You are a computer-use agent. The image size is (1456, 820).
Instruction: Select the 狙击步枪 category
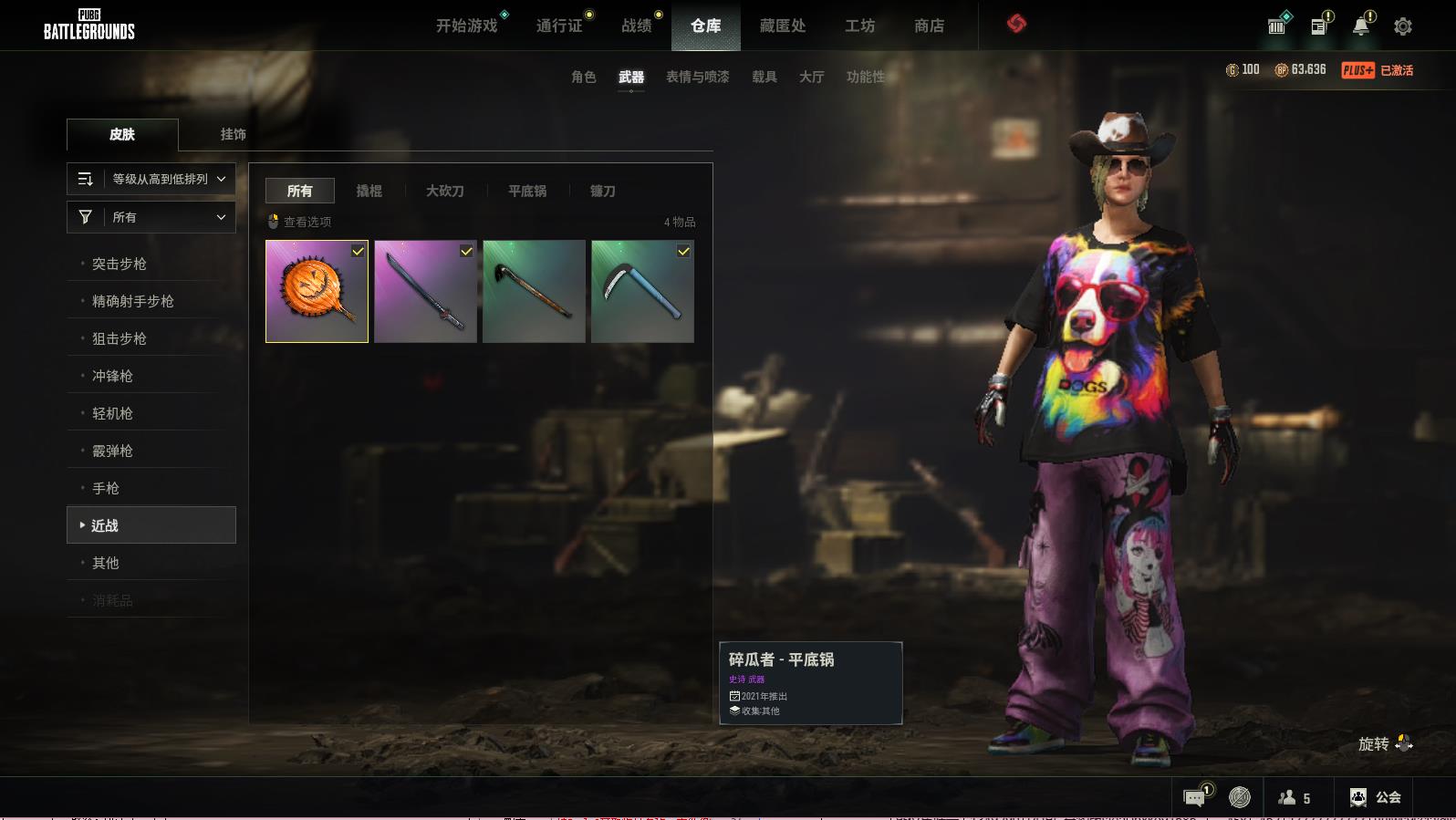(120, 338)
